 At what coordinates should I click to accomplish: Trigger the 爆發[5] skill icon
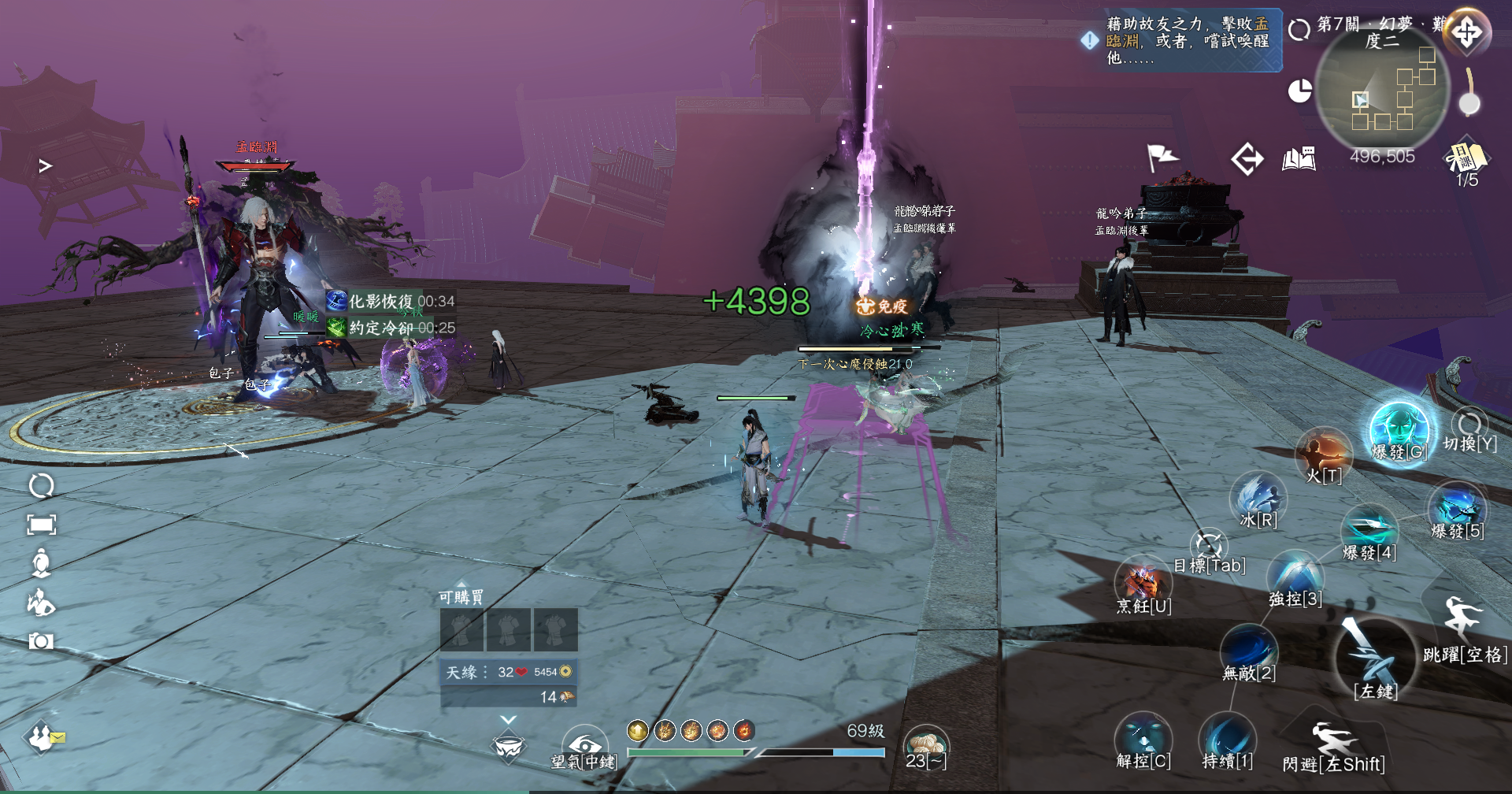coord(1457,510)
